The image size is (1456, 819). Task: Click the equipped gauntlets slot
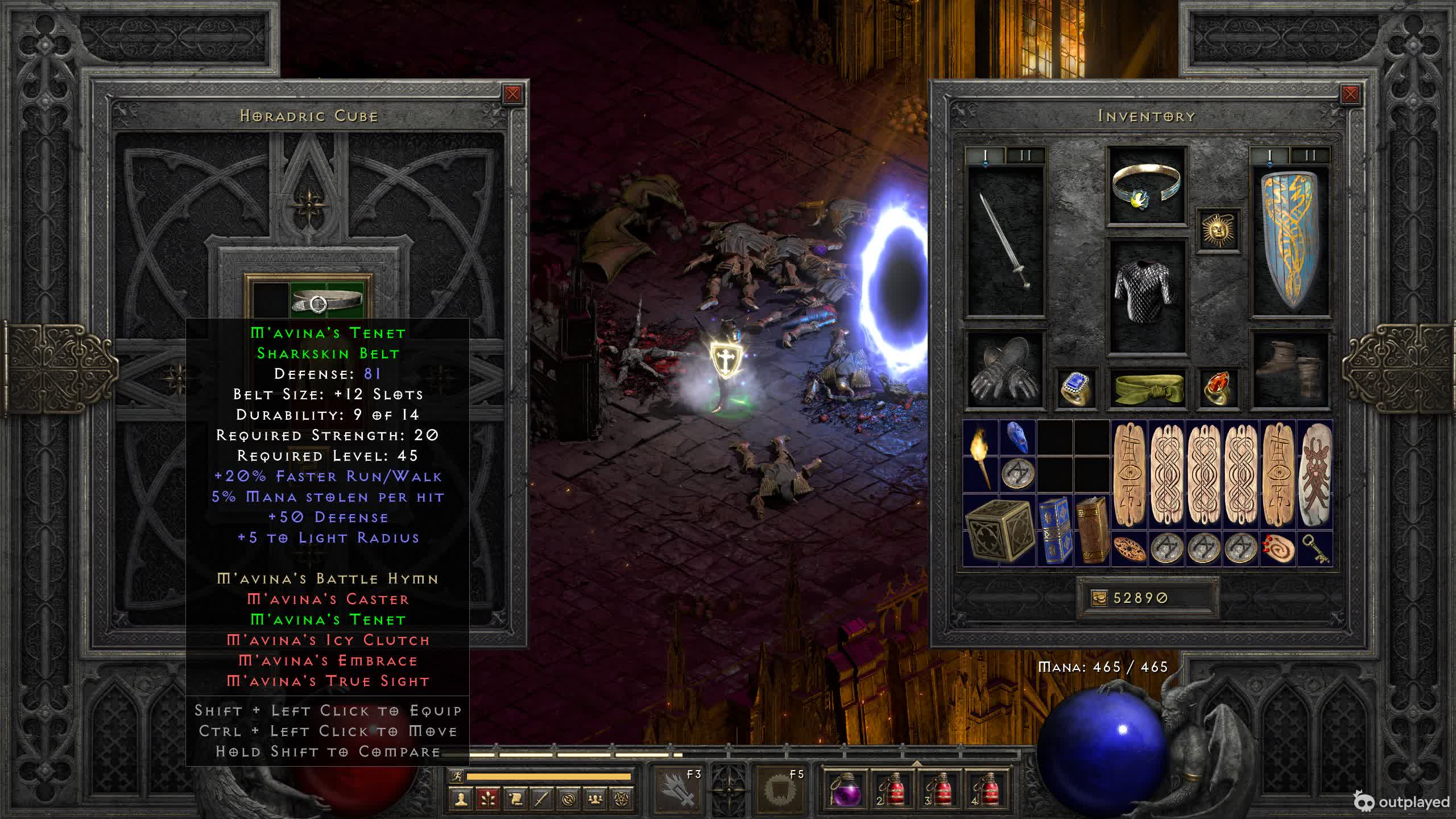(1004, 370)
